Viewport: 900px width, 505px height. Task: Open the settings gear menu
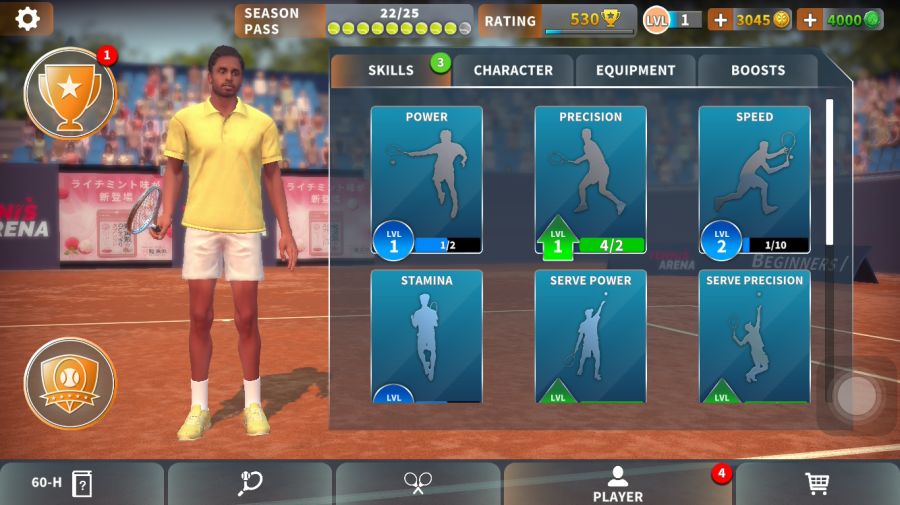pos(27,19)
